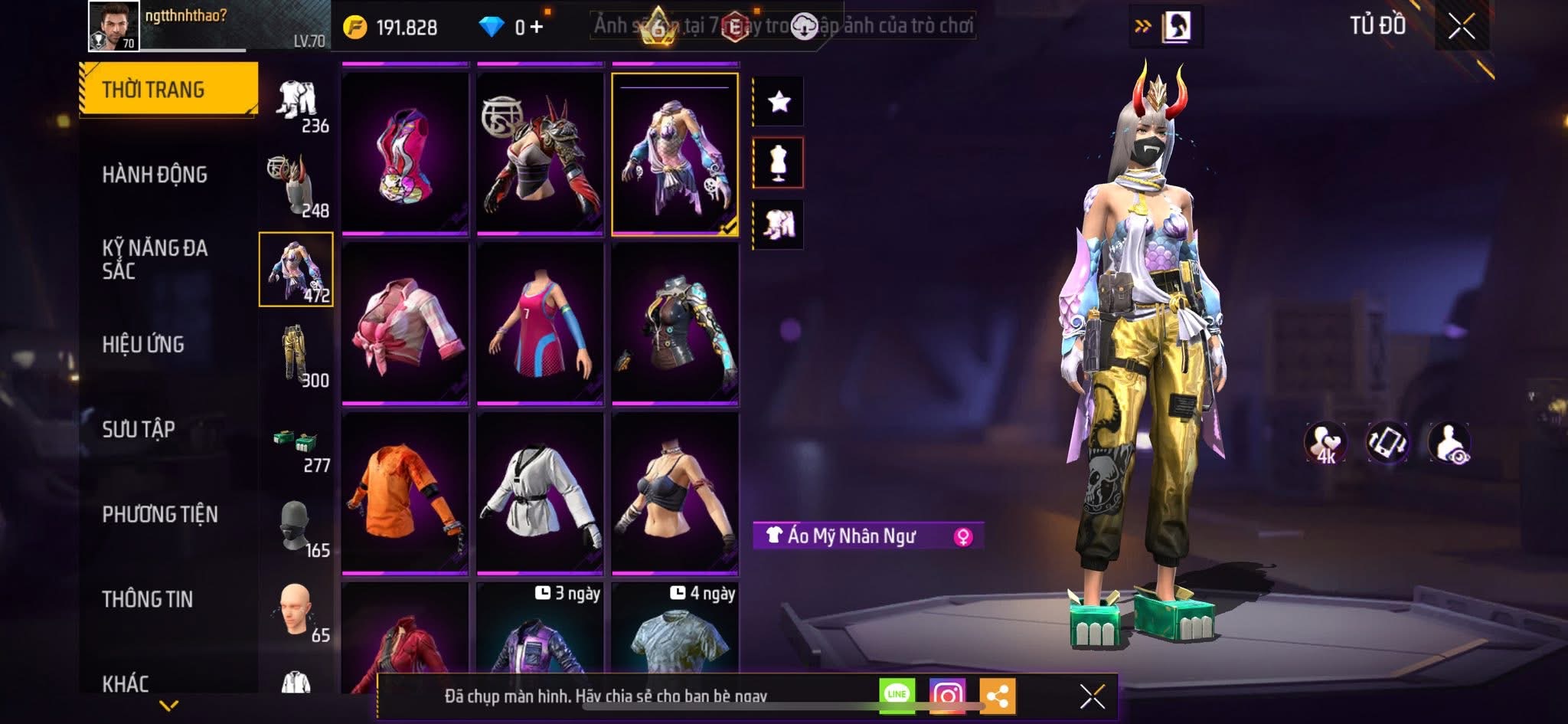Choose the green shoes category
Screen dimensions: 1568x724
(296, 442)
